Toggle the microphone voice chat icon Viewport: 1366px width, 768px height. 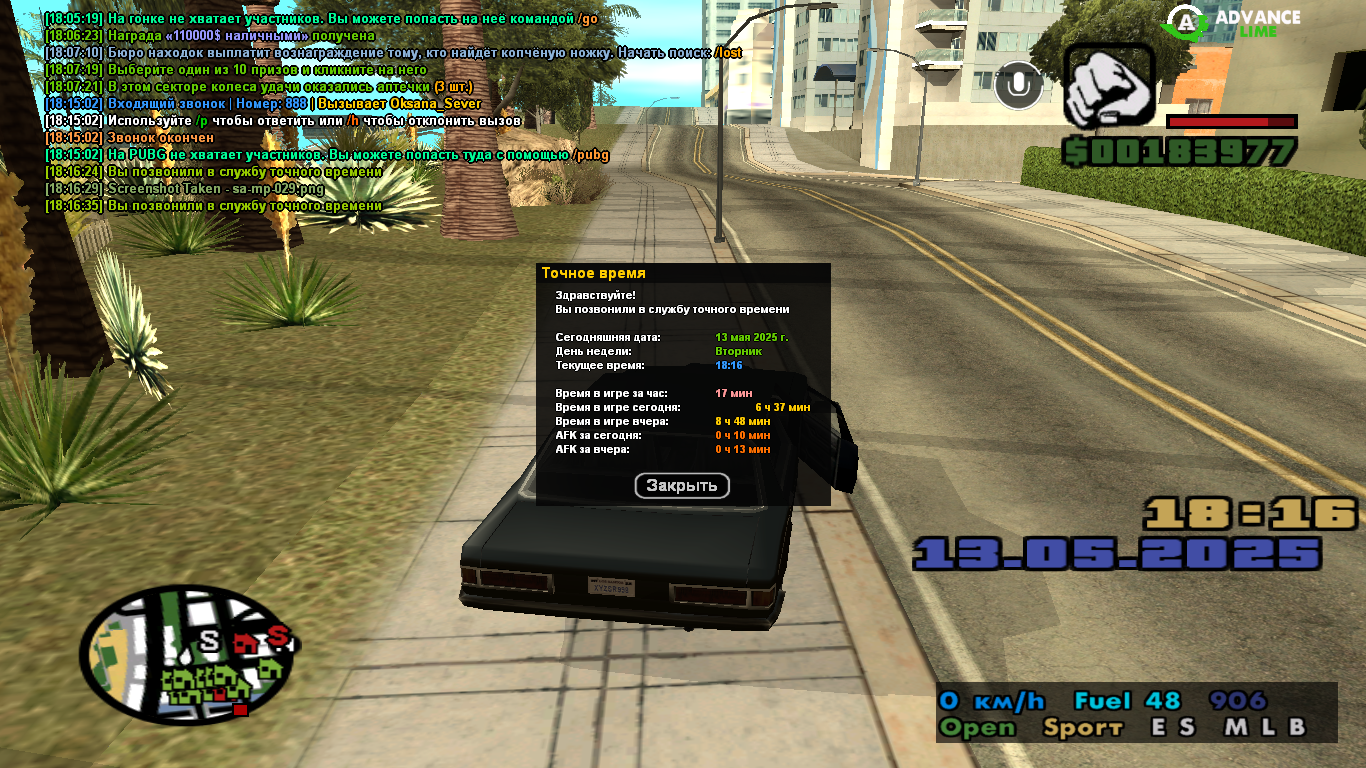tap(1018, 85)
